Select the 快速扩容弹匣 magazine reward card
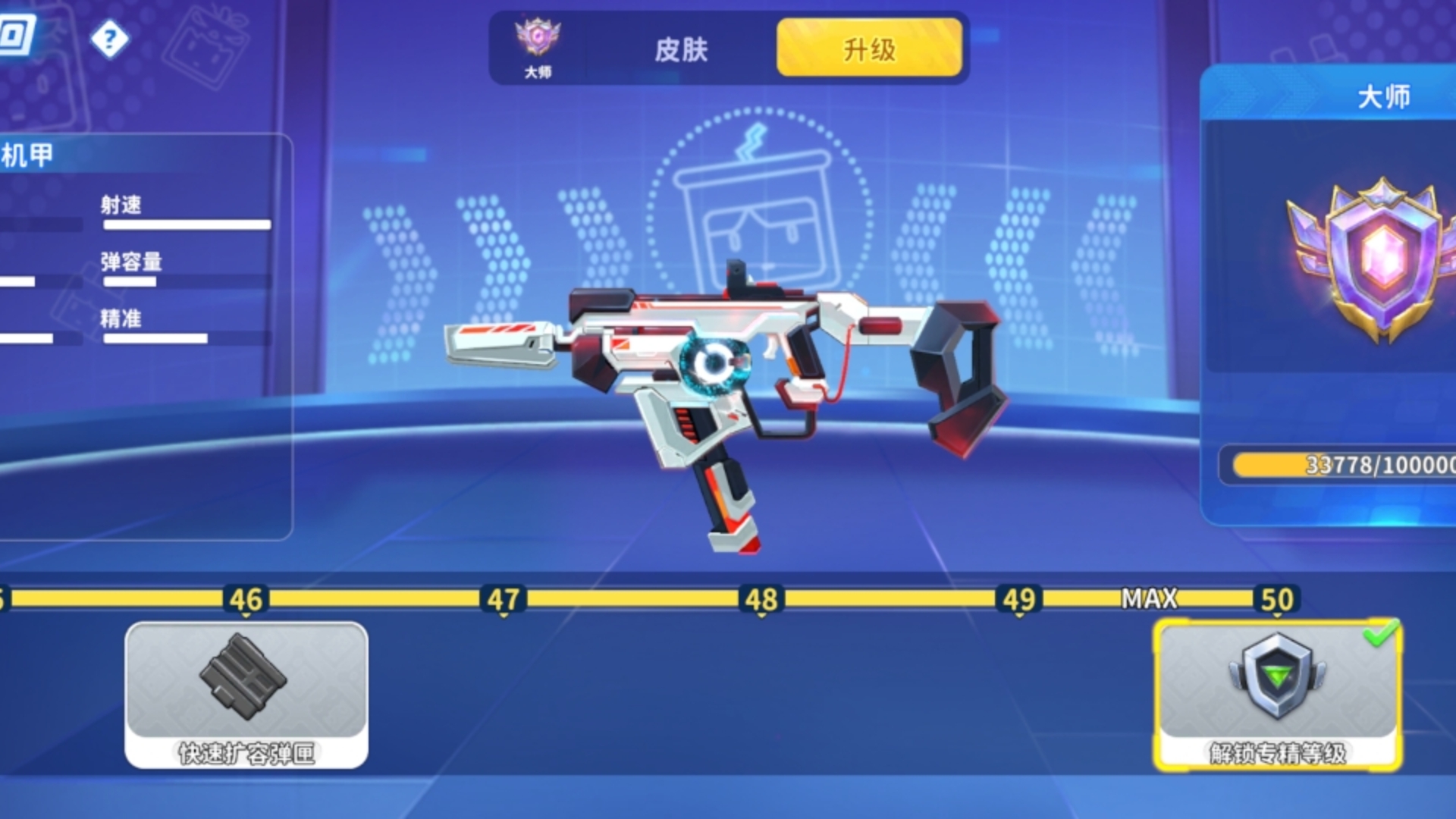 click(x=246, y=694)
